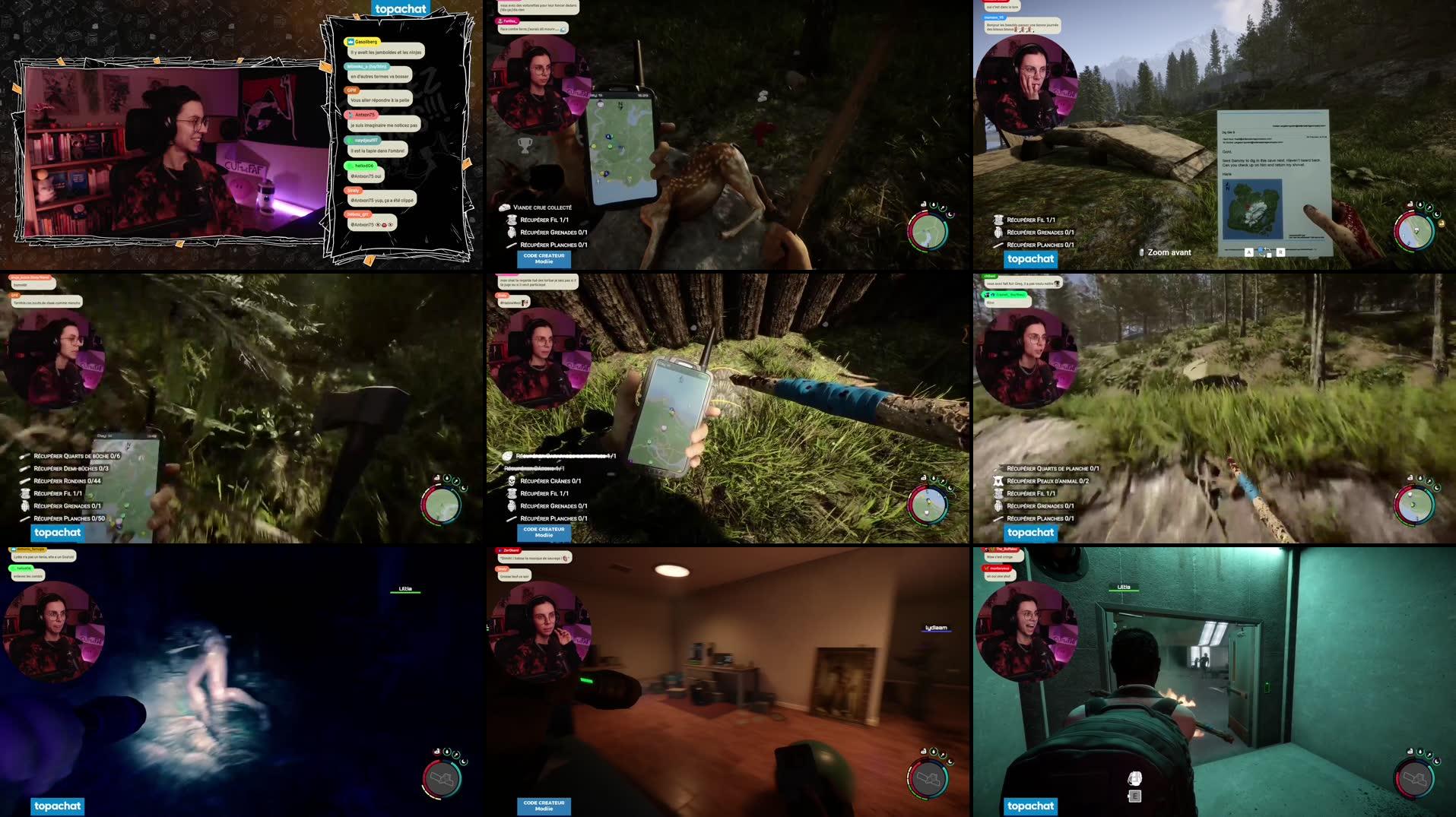Select the Zoom avant option
Screen dimensions: 1456x817
point(1169,252)
